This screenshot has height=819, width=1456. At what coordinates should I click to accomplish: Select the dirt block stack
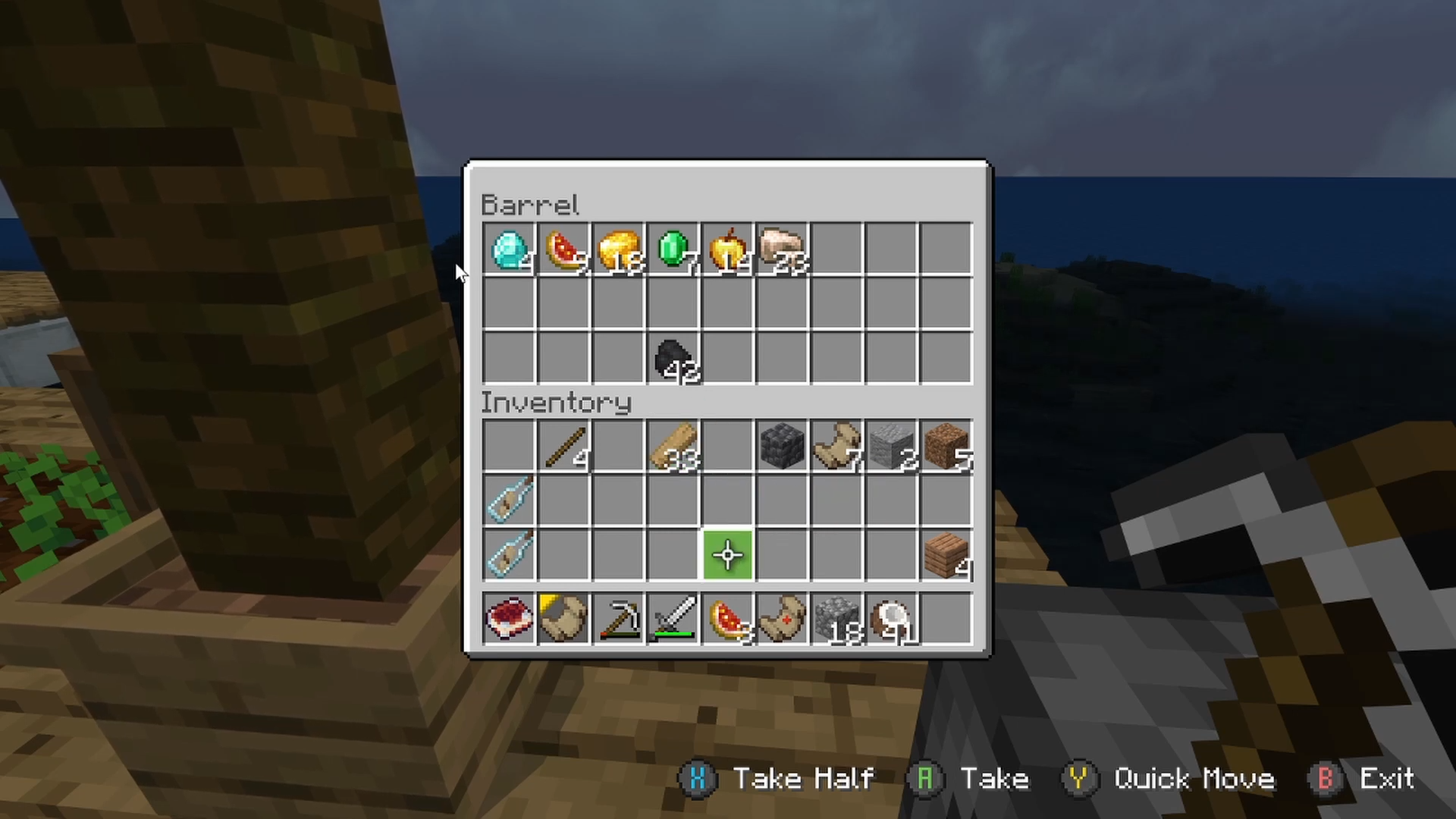pyautogui.click(x=946, y=447)
